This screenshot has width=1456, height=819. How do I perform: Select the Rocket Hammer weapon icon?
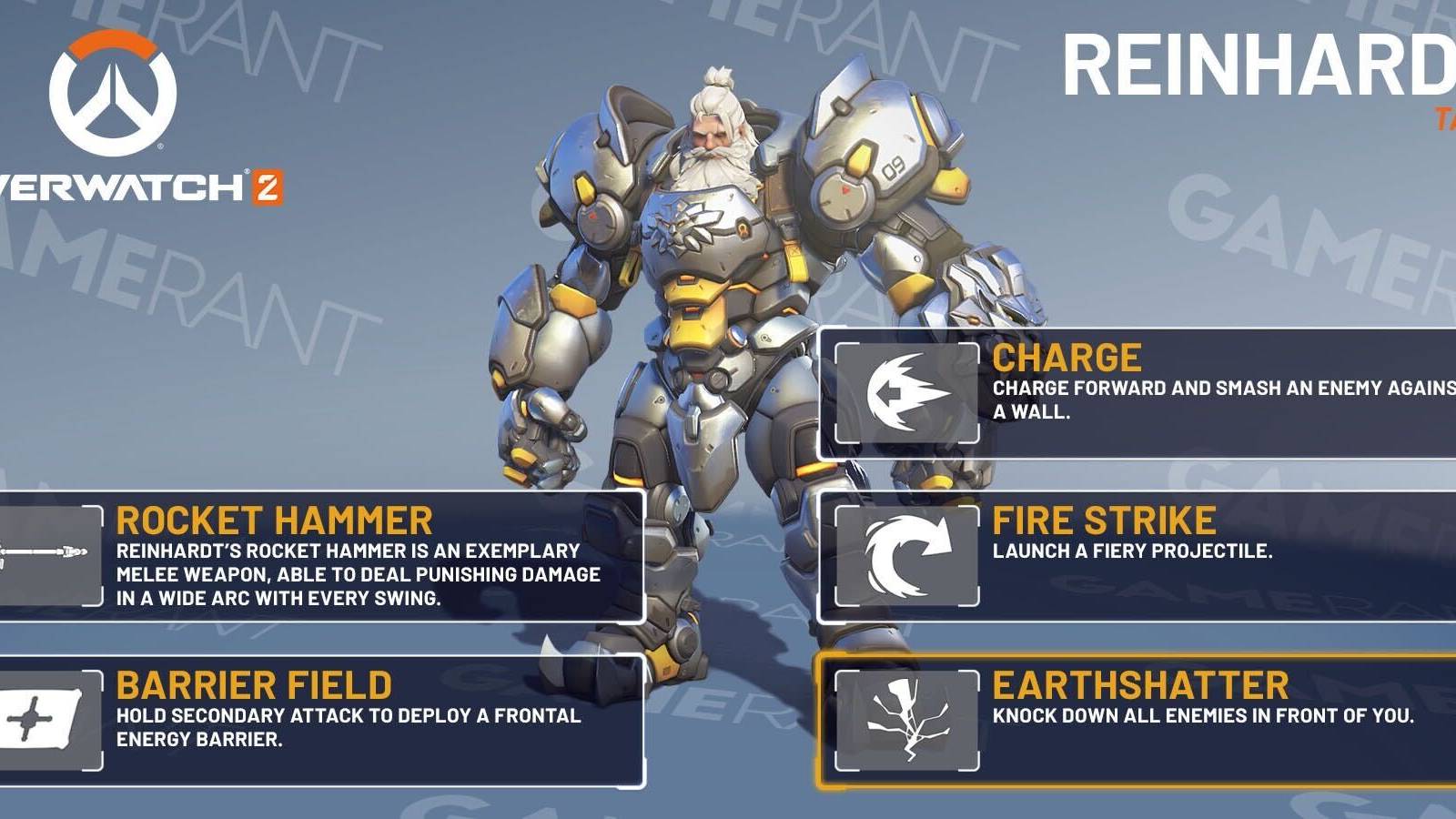tap(41, 551)
